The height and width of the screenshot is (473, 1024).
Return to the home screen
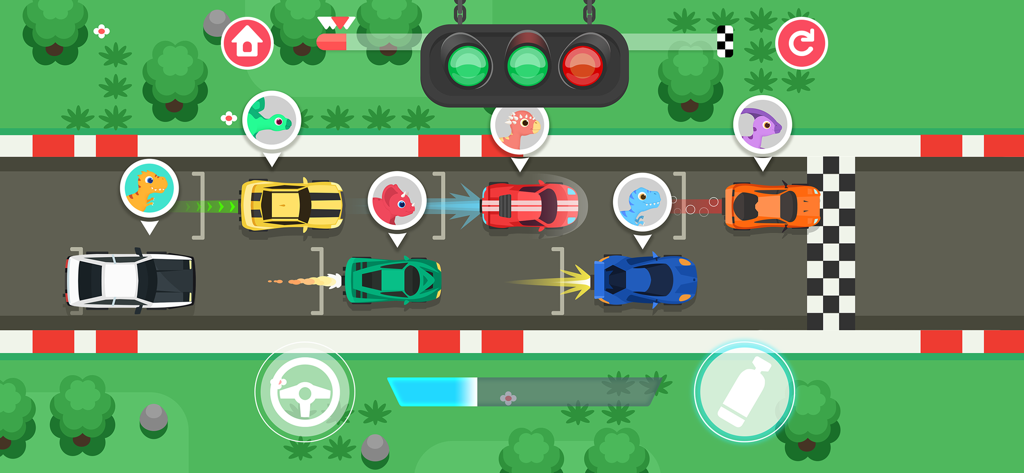pos(247,43)
